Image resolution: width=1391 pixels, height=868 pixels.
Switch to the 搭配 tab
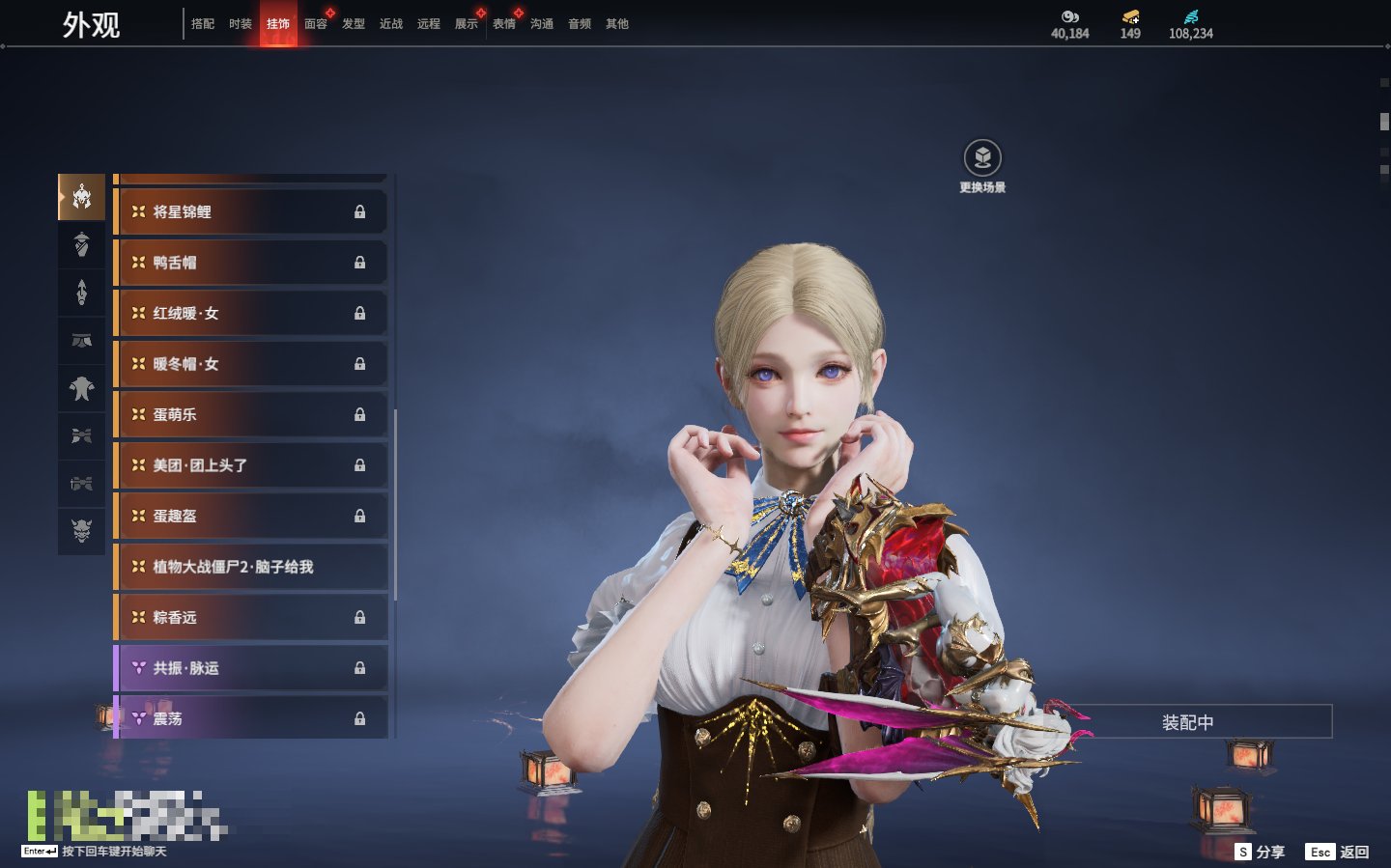[203, 24]
